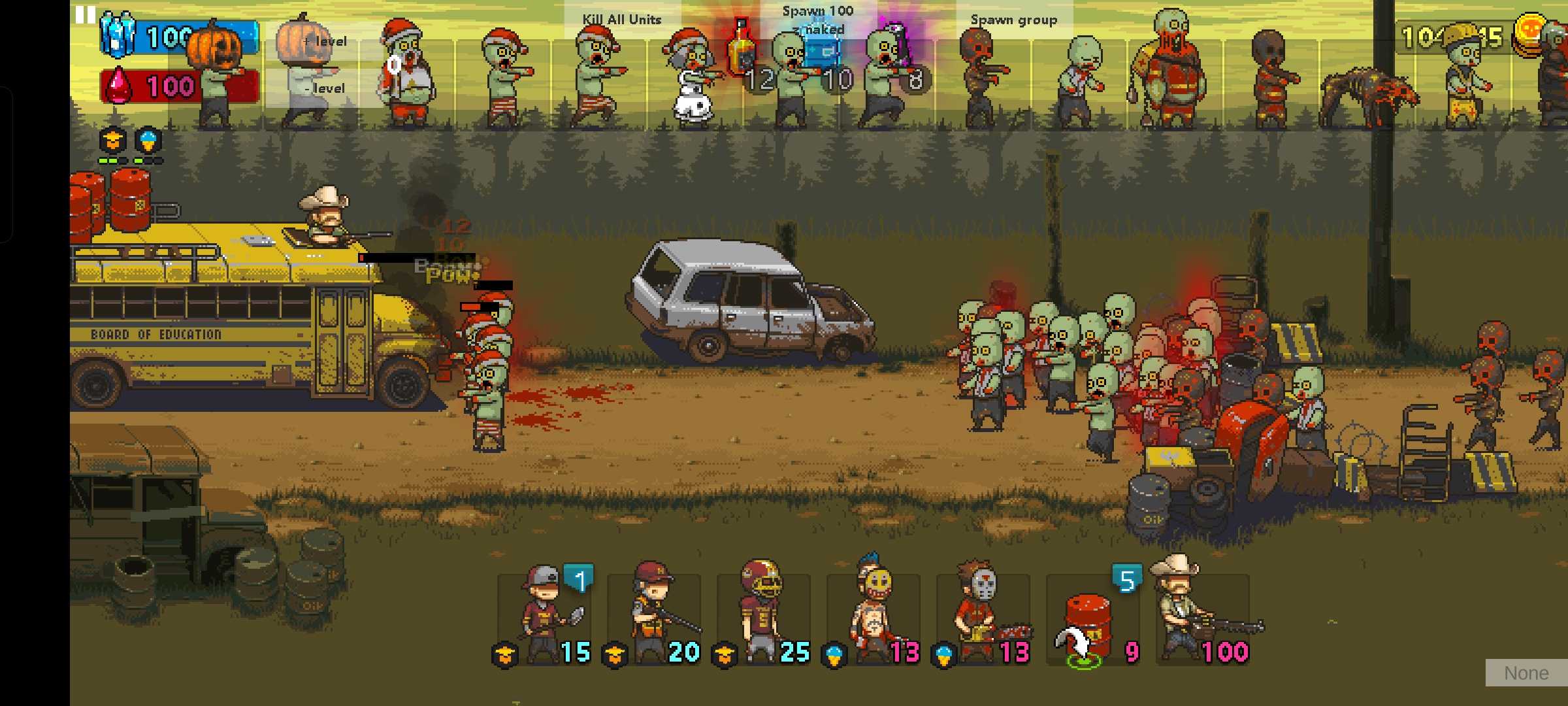Screen dimensions: 1568x706
Task: Click the None button
Action: [x=1526, y=673]
